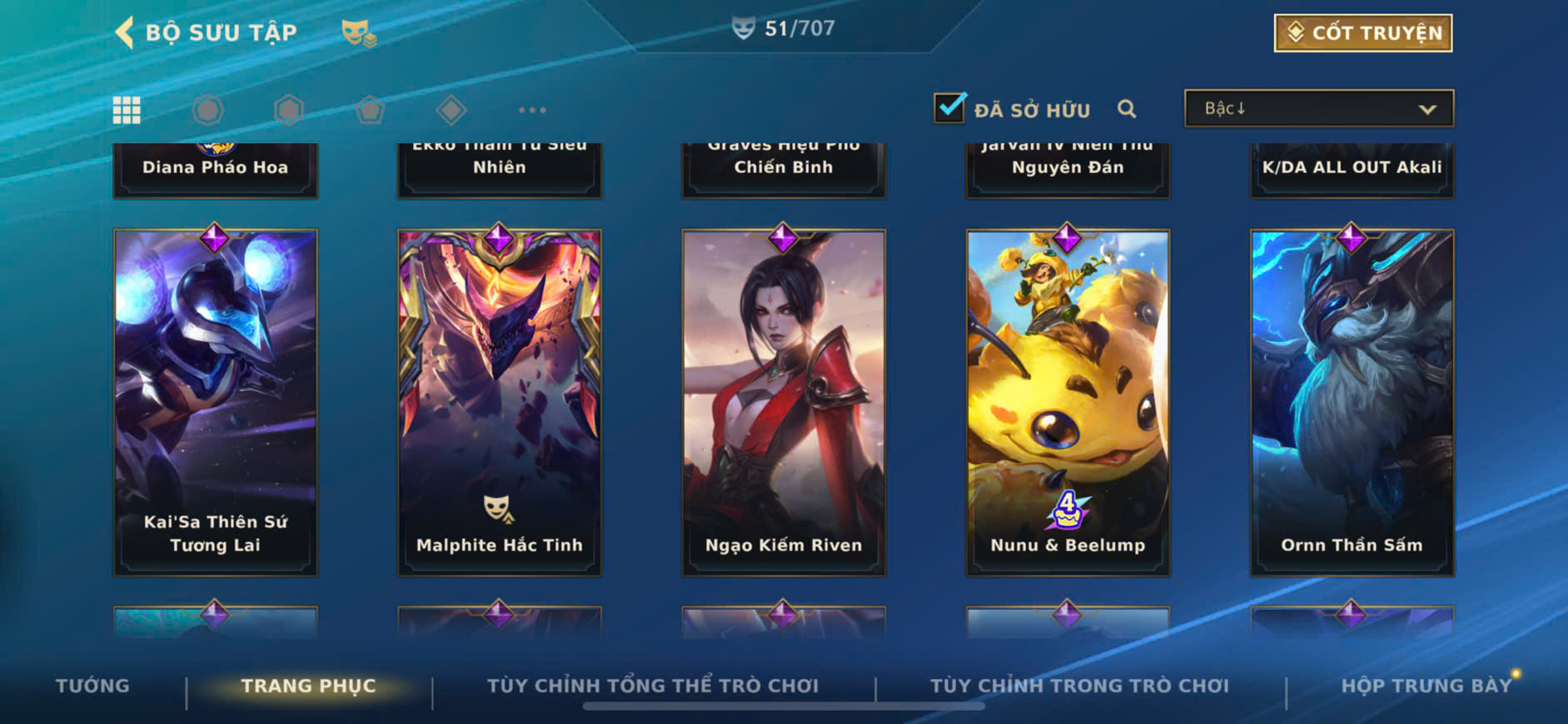Viewport: 1568px width, 724px height.
Task: Filter skins by the pentagon rarity icon
Action: point(370,110)
